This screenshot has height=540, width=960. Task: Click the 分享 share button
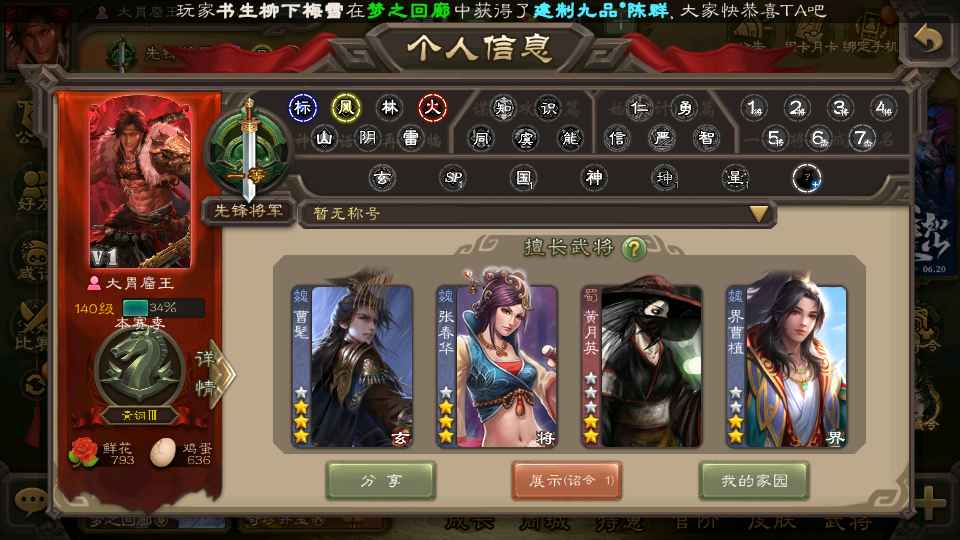coord(381,481)
